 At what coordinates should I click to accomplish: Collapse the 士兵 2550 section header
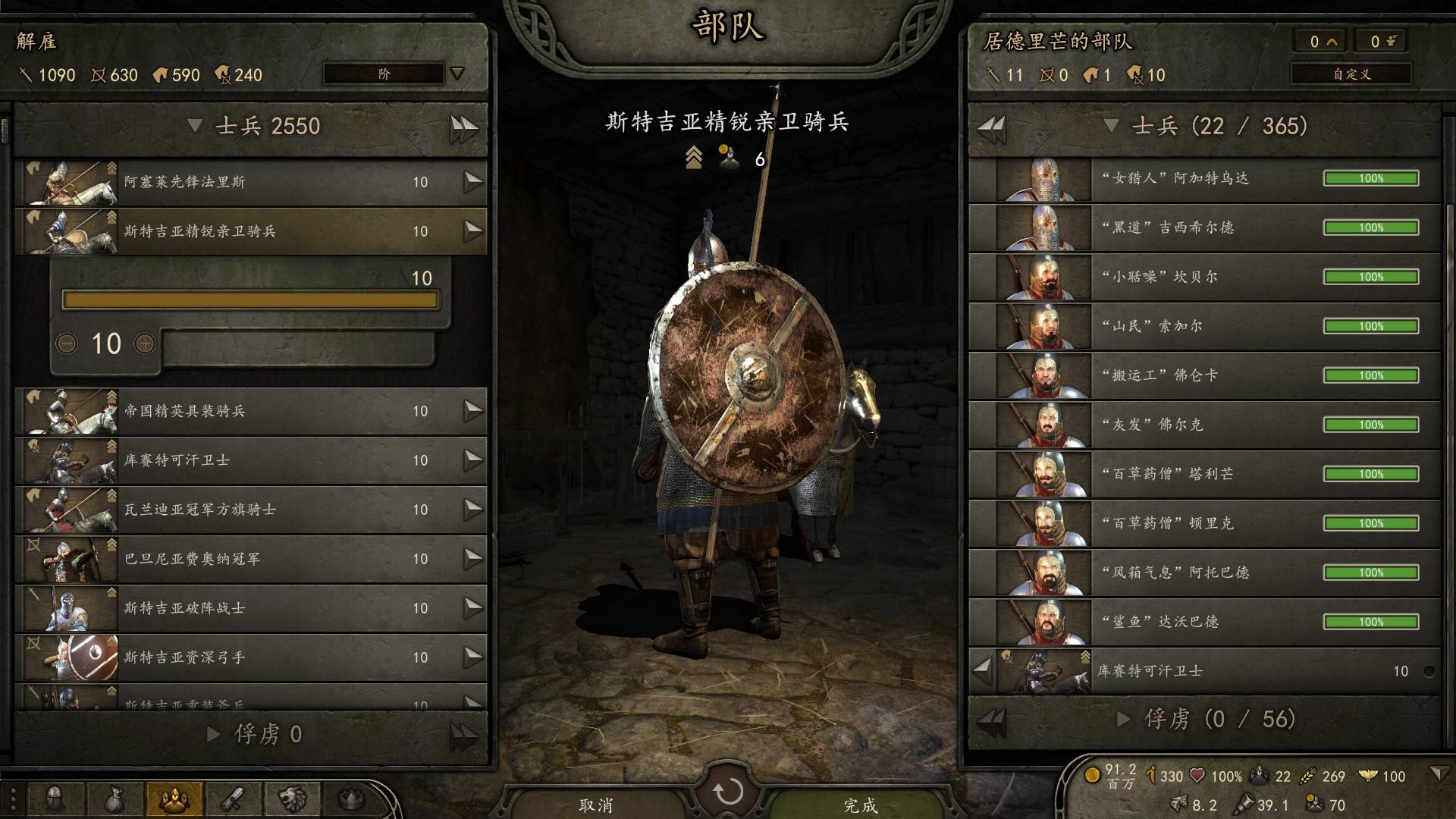[x=195, y=126]
